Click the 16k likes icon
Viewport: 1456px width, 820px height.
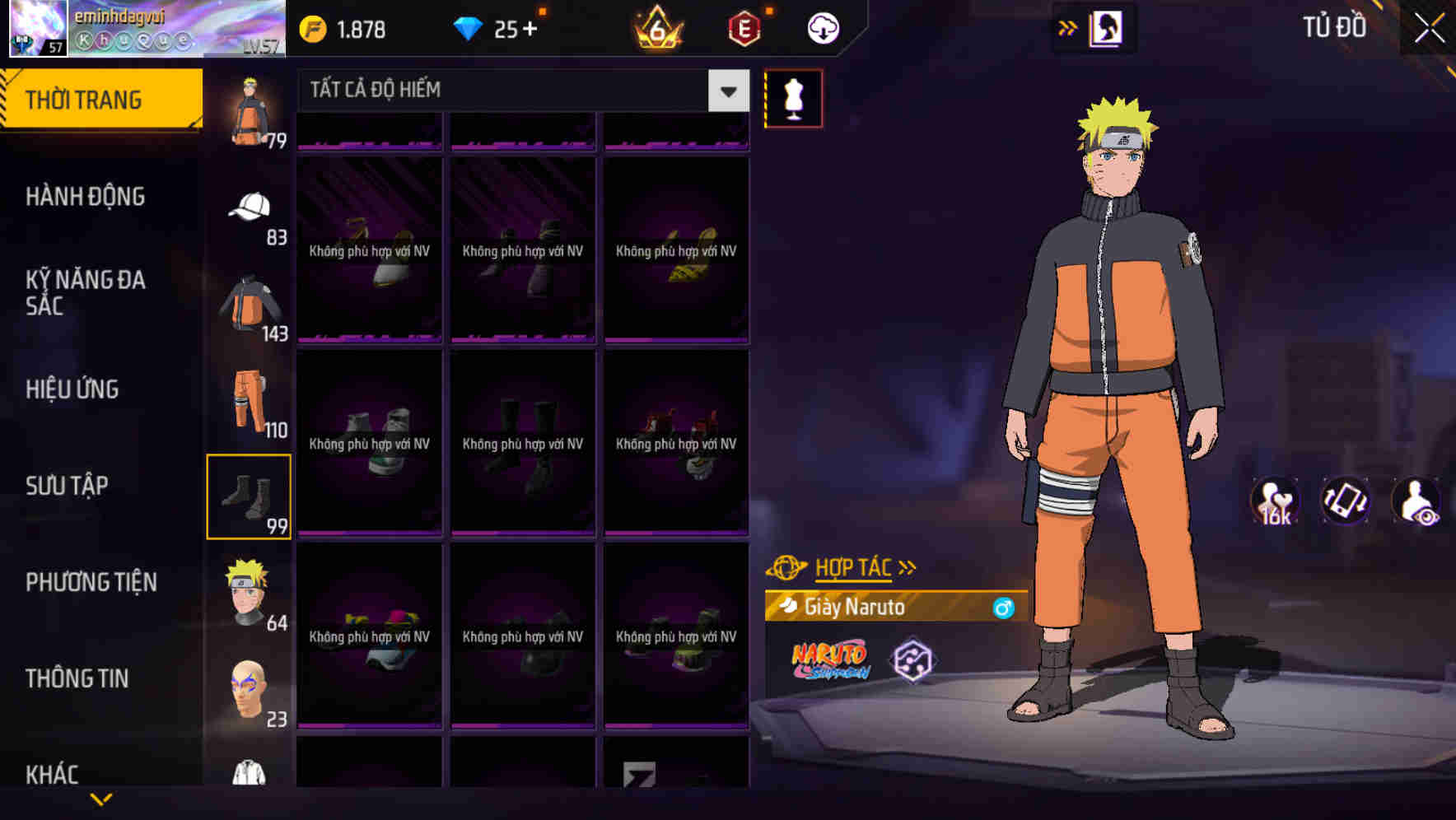(1274, 501)
